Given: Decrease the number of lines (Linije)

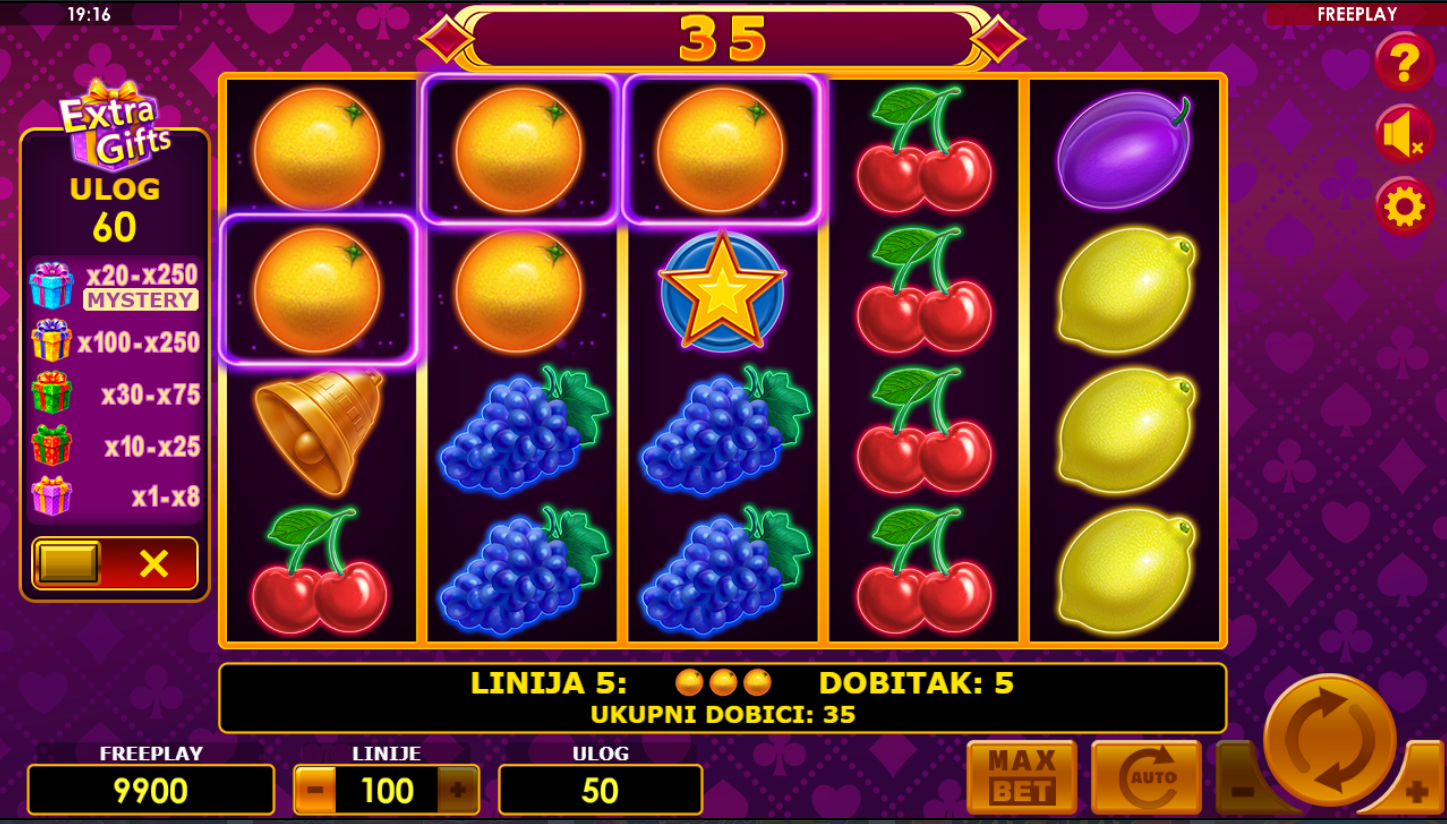Looking at the screenshot, I should point(315,791).
